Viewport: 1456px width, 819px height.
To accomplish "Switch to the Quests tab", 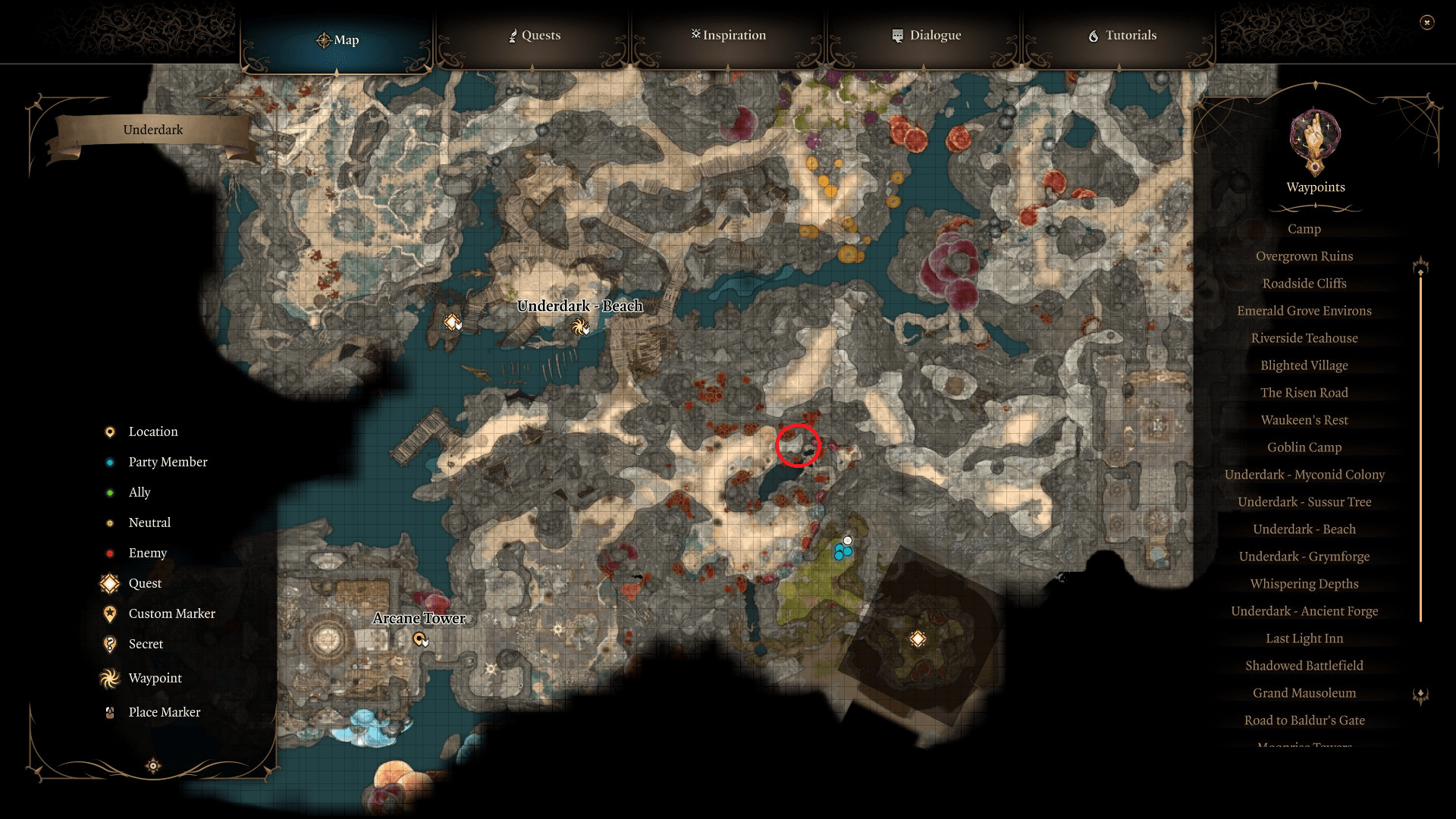I will click(x=534, y=35).
